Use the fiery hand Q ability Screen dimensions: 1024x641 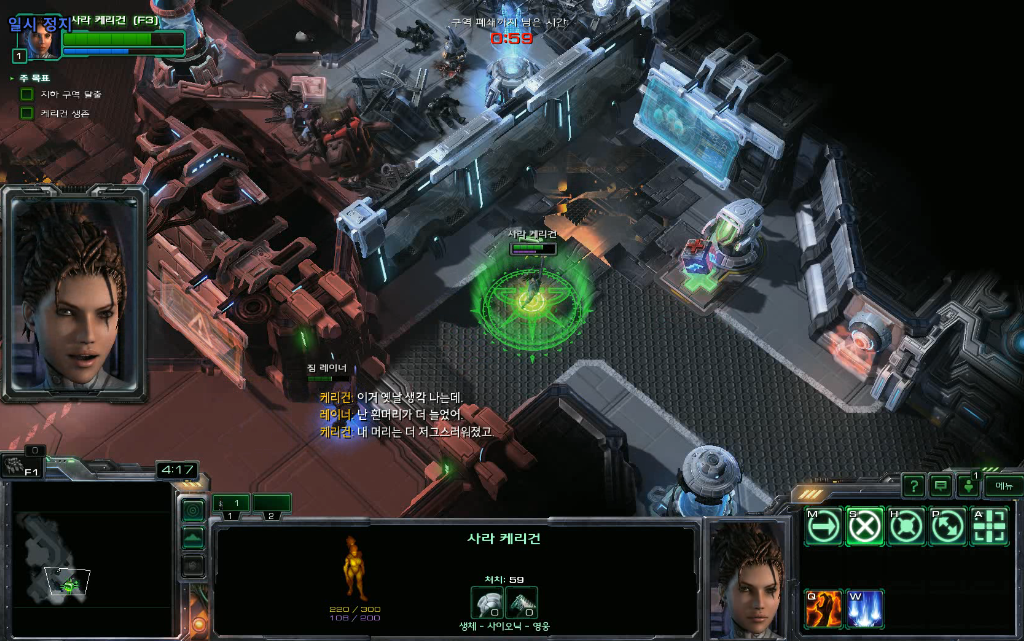pos(823,608)
